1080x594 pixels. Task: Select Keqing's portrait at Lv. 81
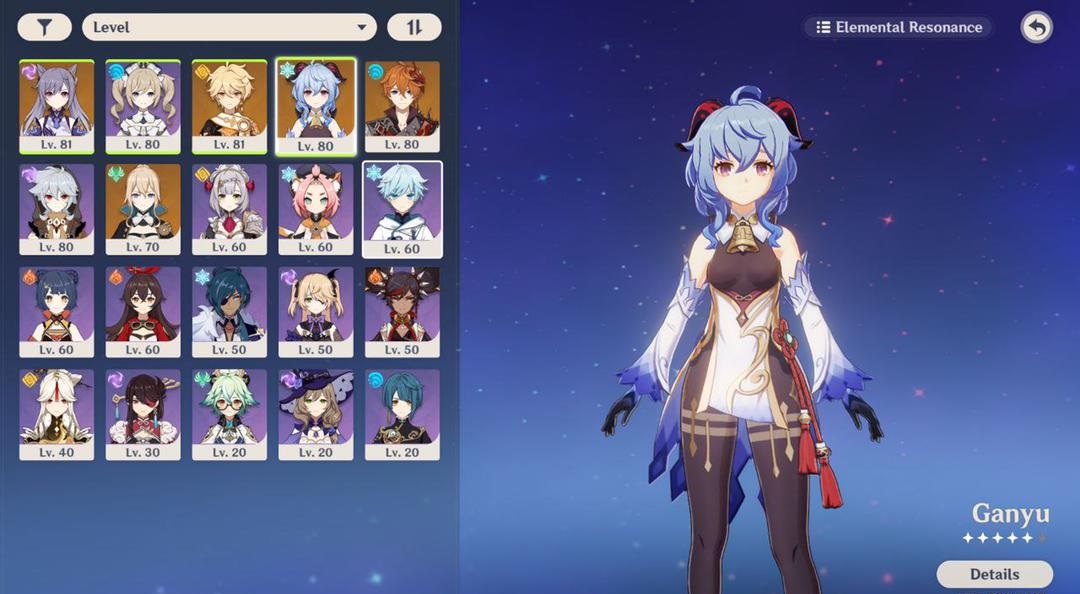[x=57, y=105]
